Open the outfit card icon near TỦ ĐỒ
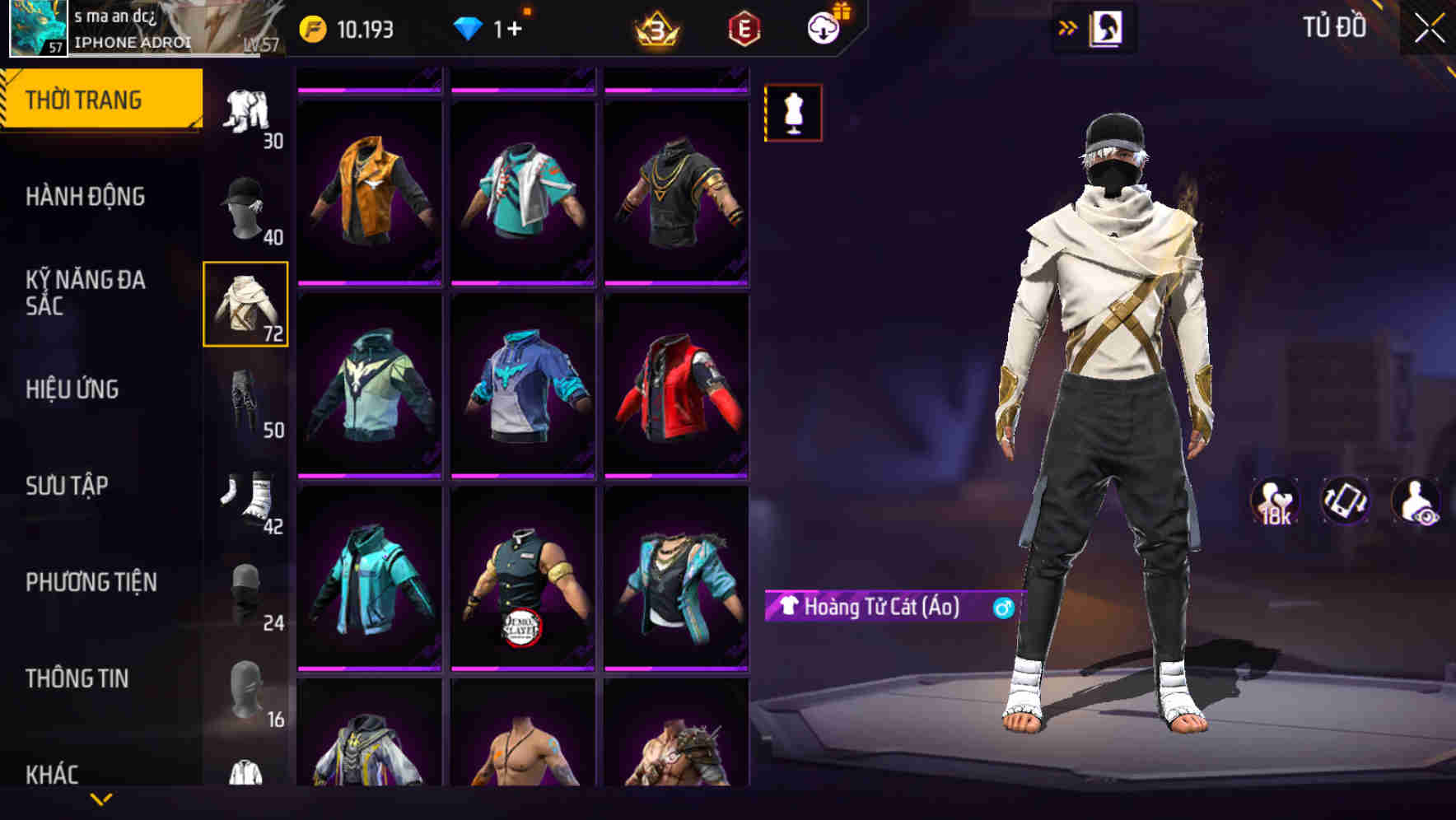The width and height of the screenshot is (1456, 820). [x=1106, y=27]
